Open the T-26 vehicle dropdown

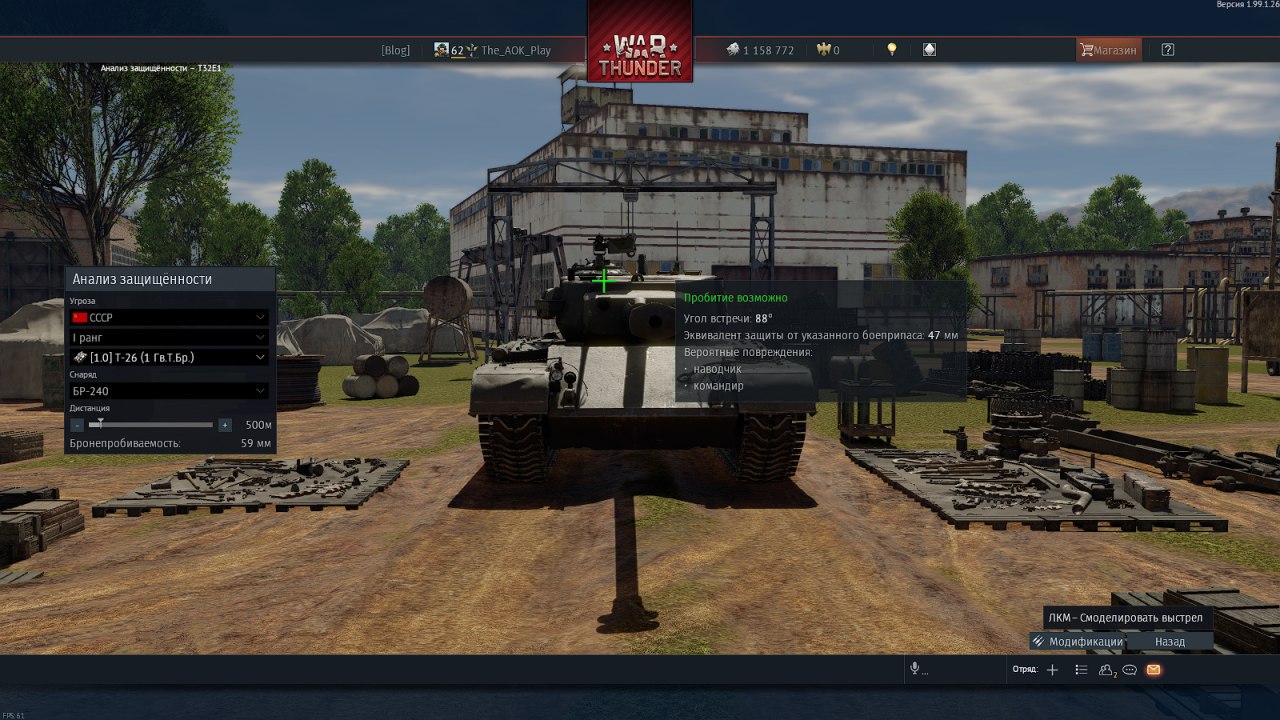[x=169, y=357]
